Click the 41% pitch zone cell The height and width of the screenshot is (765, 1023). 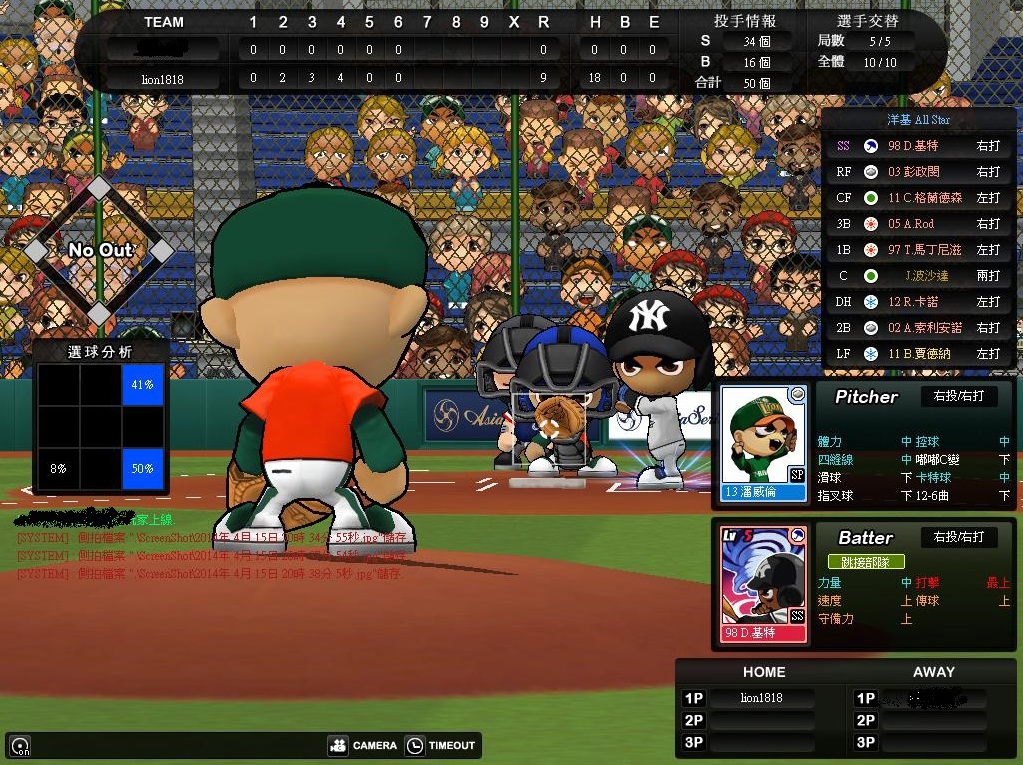click(143, 385)
